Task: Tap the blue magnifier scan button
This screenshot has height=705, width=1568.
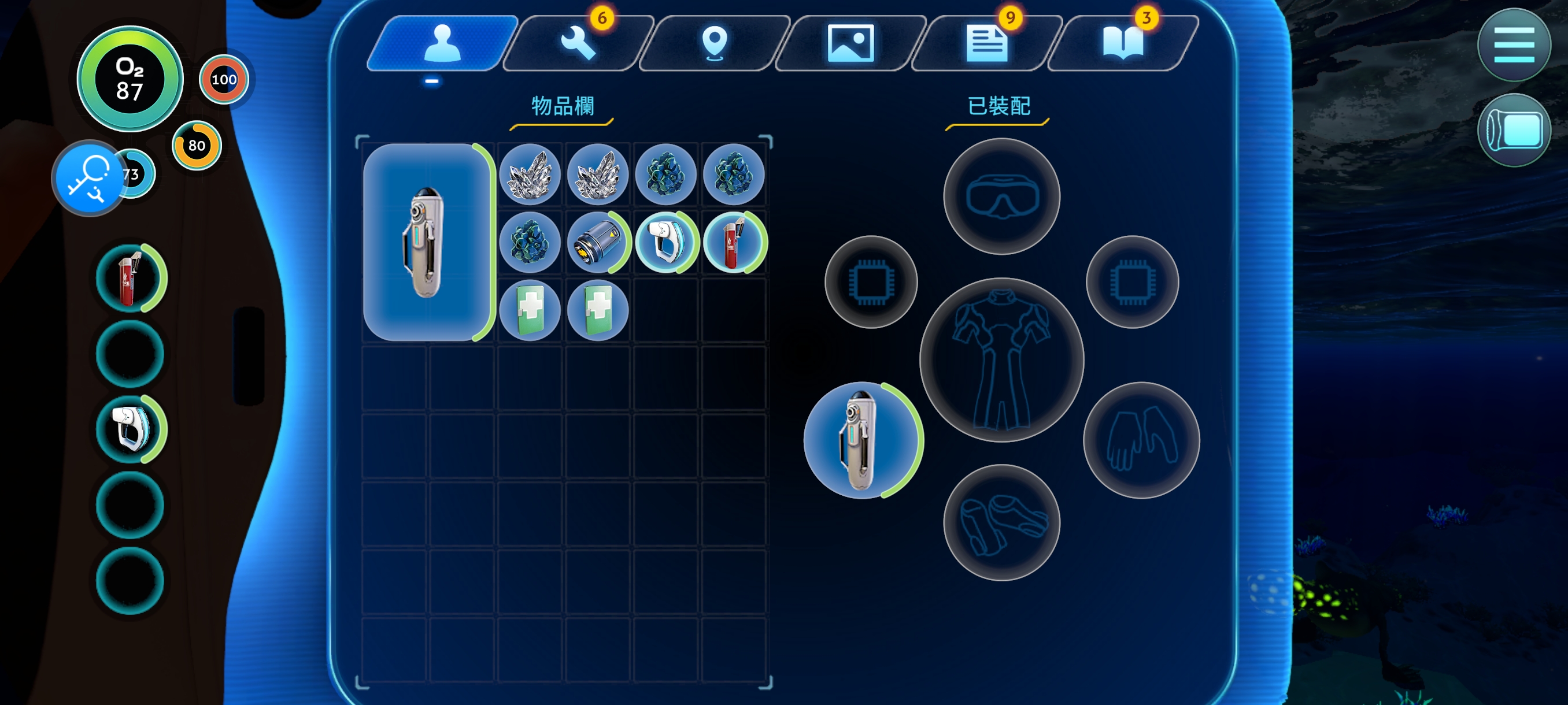Action: coord(89,179)
